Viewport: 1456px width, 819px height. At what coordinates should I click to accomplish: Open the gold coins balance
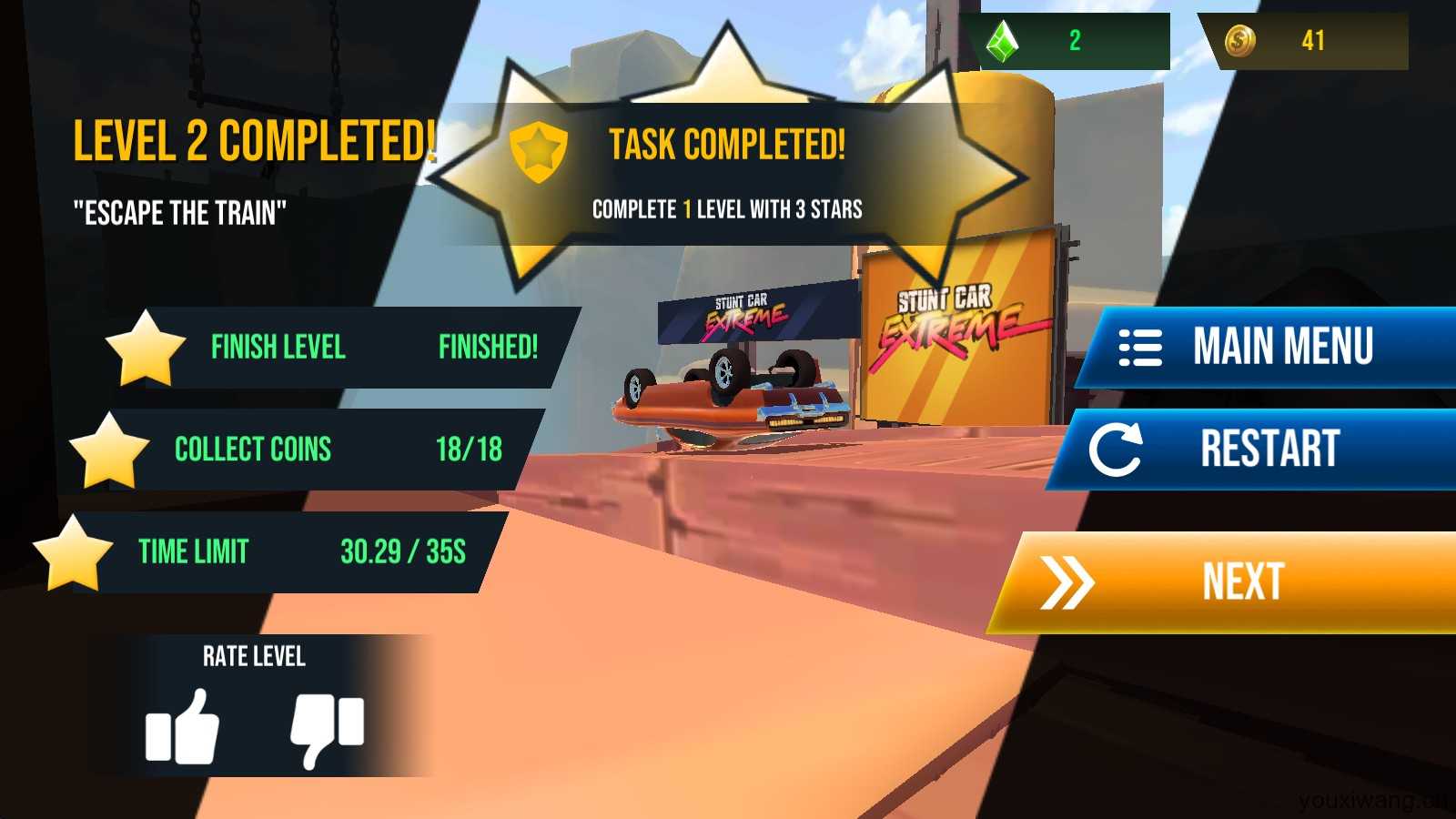tap(1306, 41)
